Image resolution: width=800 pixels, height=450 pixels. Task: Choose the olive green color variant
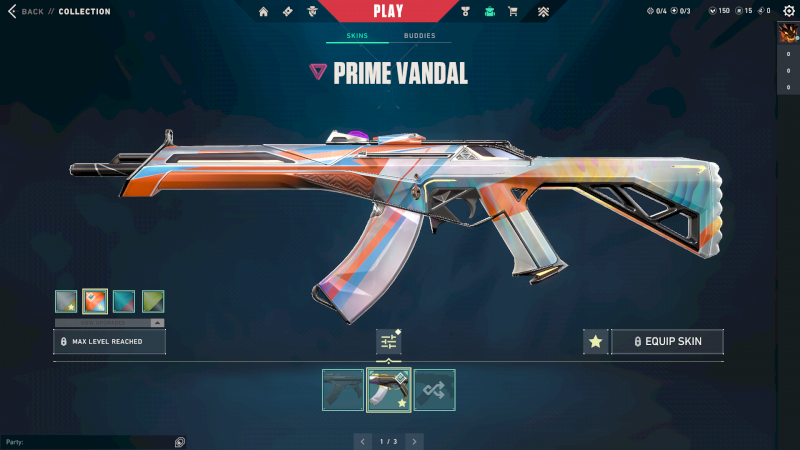pos(153,301)
